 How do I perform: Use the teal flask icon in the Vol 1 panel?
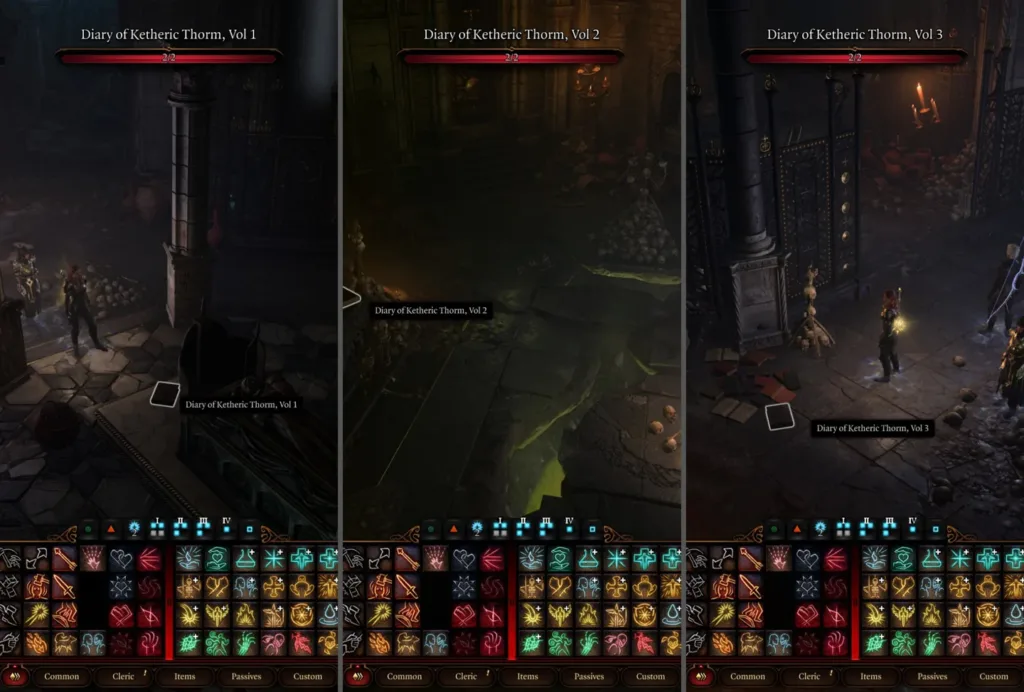coord(246,559)
